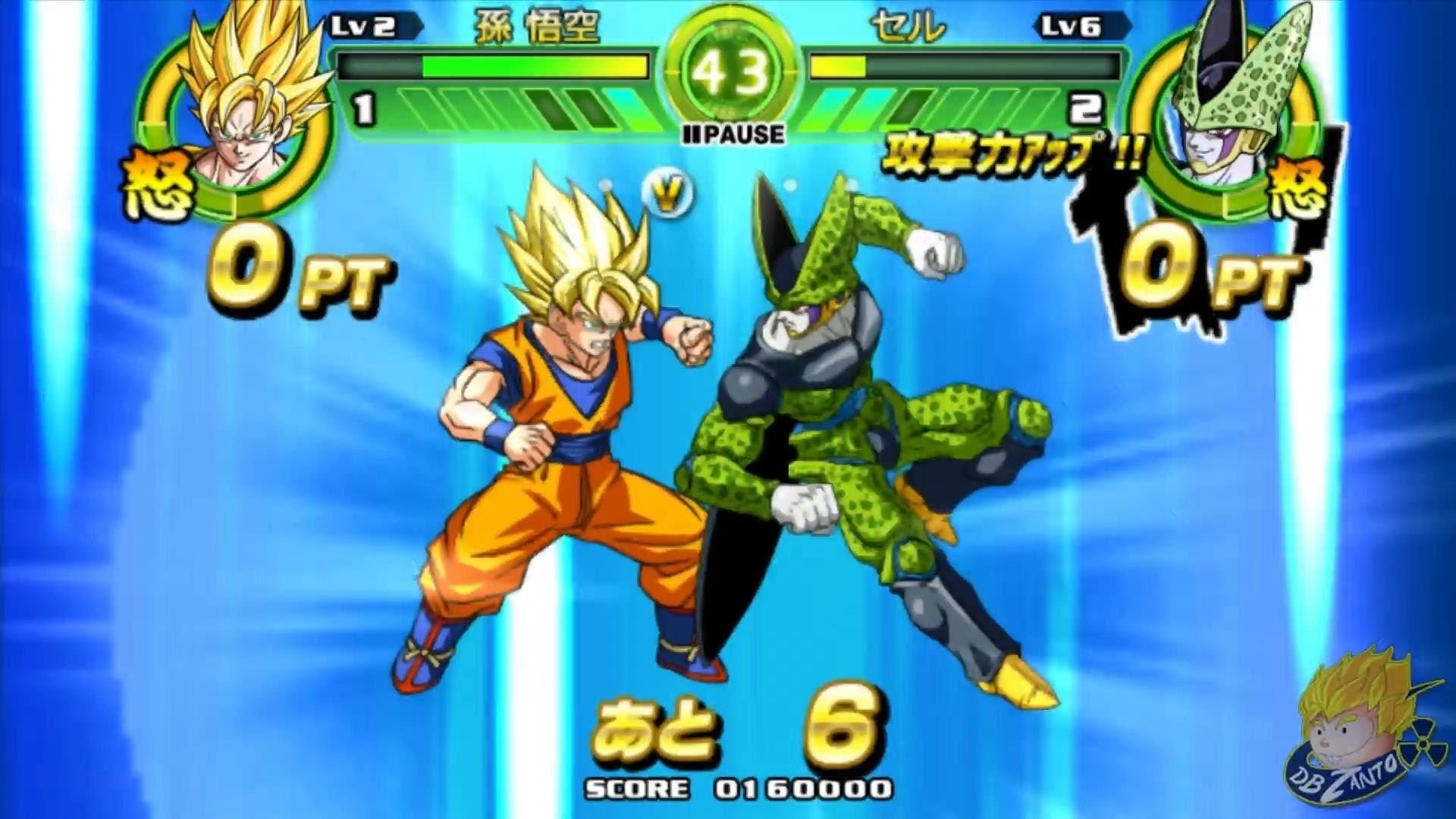1456x819 pixels.
Task: Pause the battle with the PAUSE button
Action: [x=733, y=134]
